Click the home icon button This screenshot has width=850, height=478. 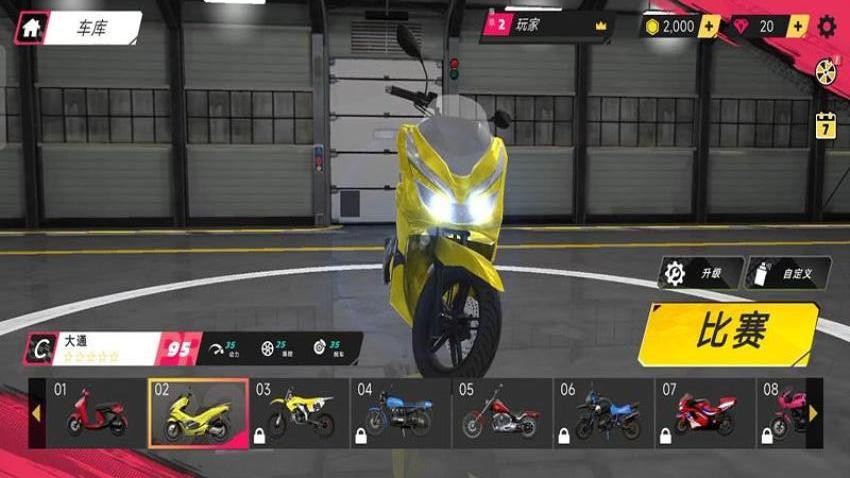31,28
